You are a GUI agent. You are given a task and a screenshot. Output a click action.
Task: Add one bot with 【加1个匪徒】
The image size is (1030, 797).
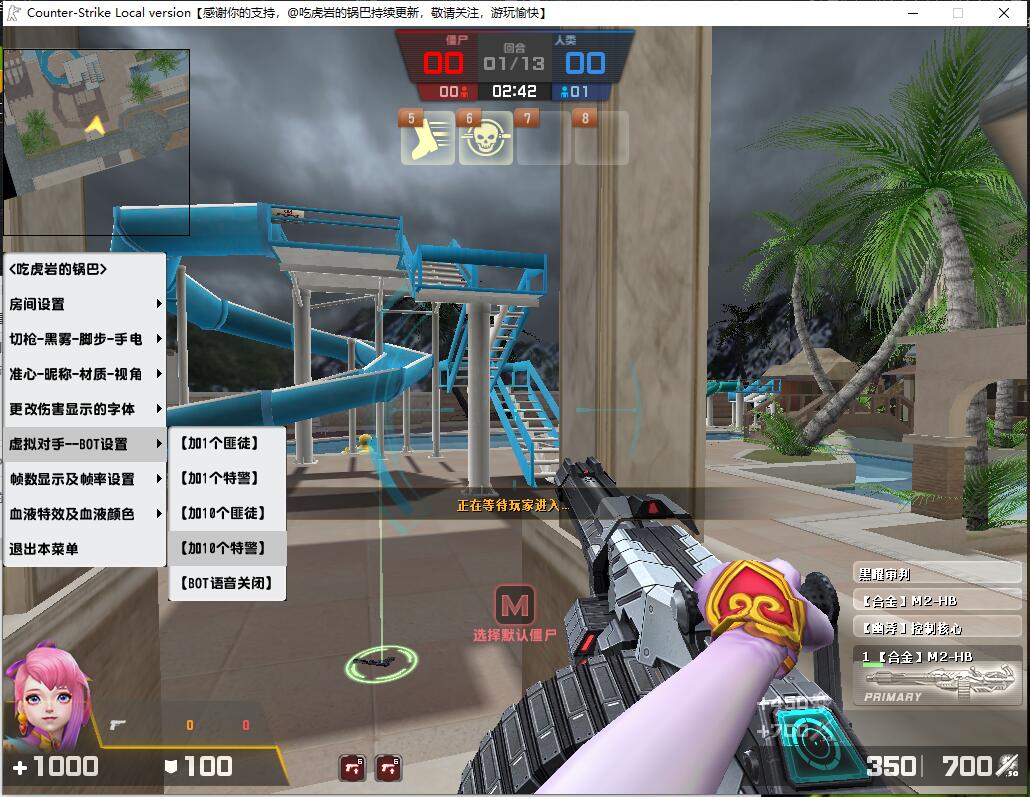tap(227, 443)
